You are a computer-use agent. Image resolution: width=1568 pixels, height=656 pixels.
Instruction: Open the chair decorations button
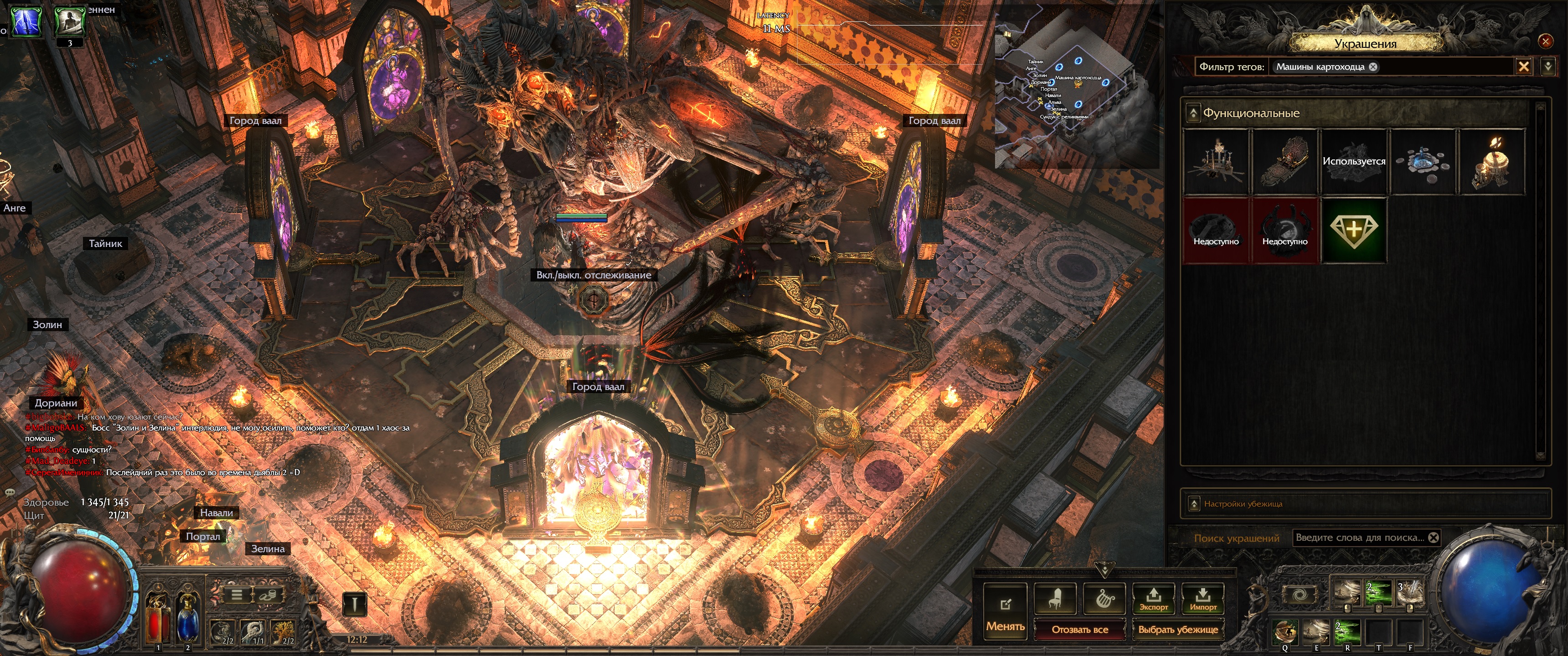(1056, 599)
